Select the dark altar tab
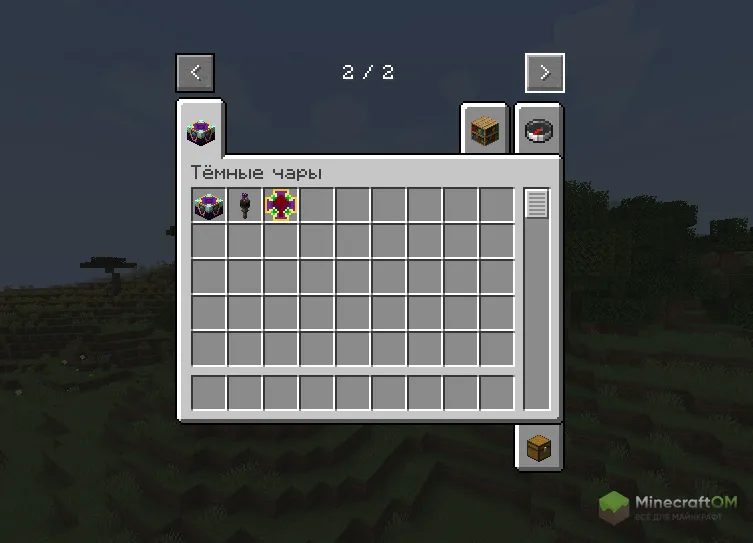Screen dimensions: 753x543 [199, 130]
